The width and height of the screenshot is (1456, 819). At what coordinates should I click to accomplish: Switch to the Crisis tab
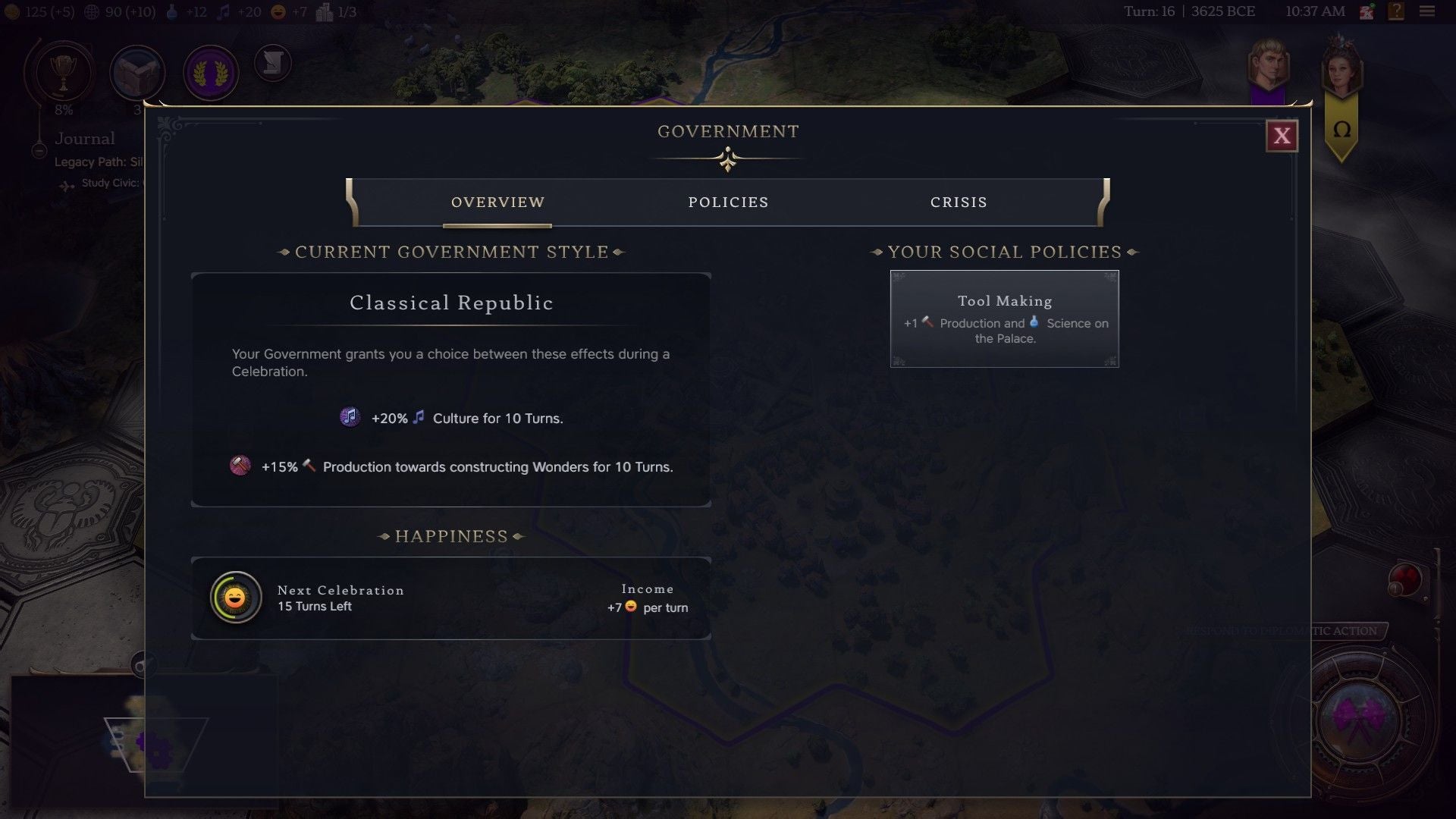(959, 202)
